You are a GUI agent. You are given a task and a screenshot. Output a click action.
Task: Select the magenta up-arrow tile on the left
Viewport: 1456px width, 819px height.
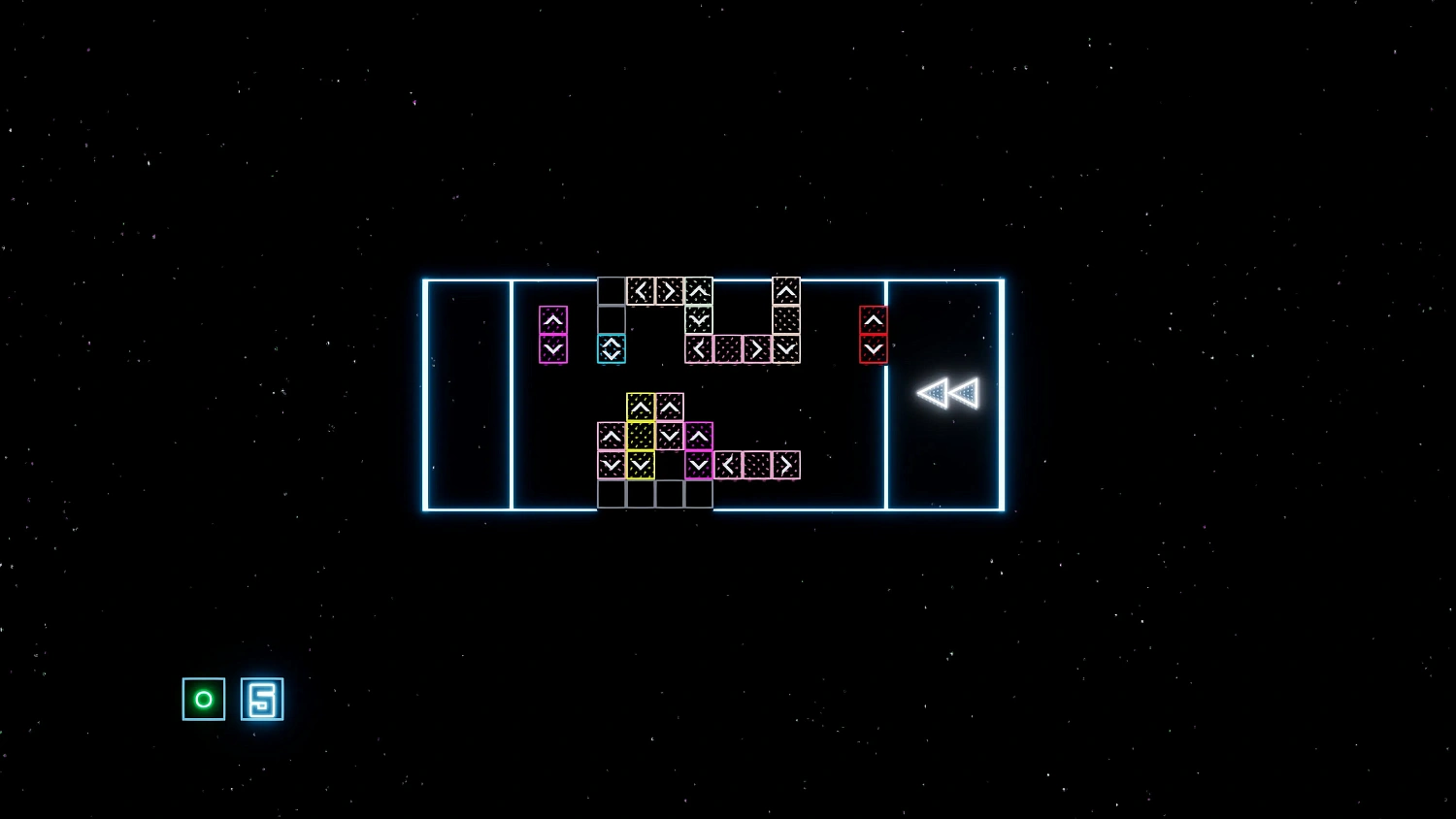click(553, 319)
